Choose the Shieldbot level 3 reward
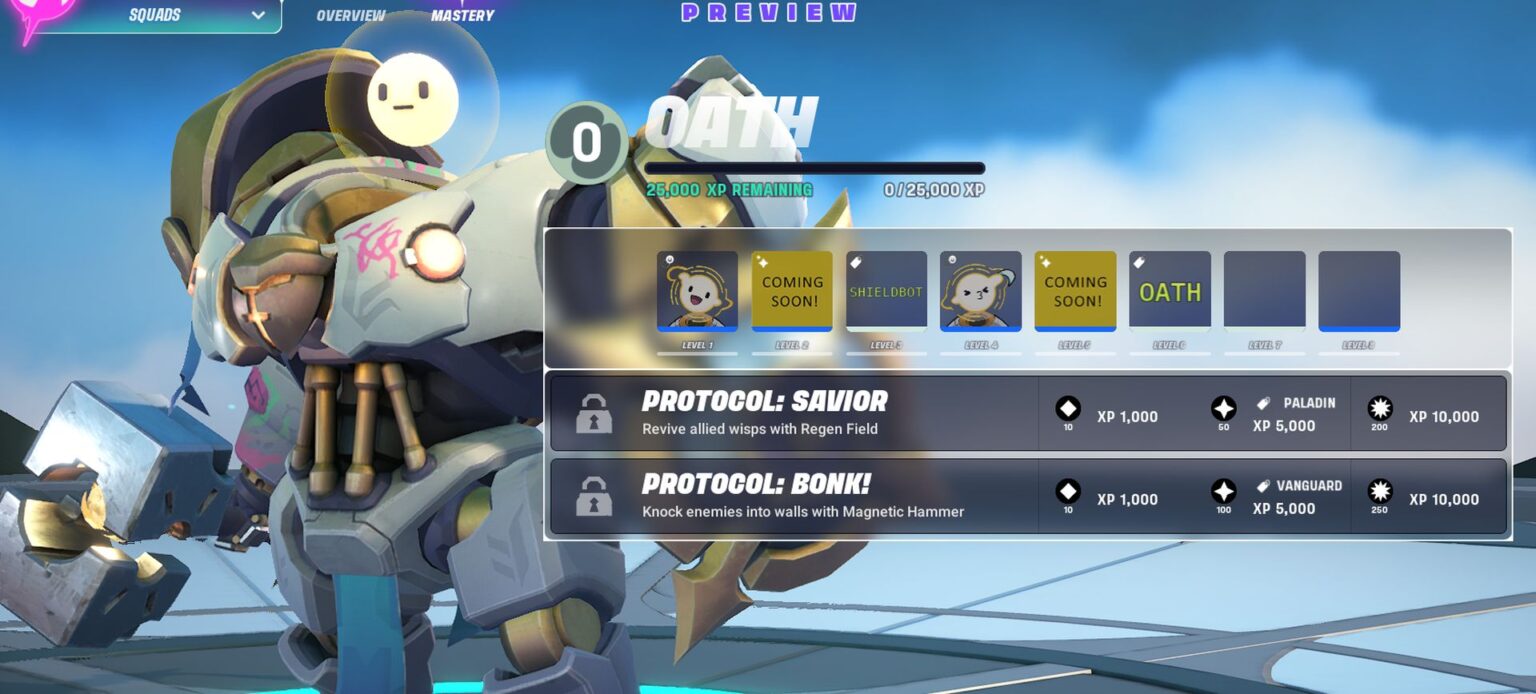 (x=886, y=290)
